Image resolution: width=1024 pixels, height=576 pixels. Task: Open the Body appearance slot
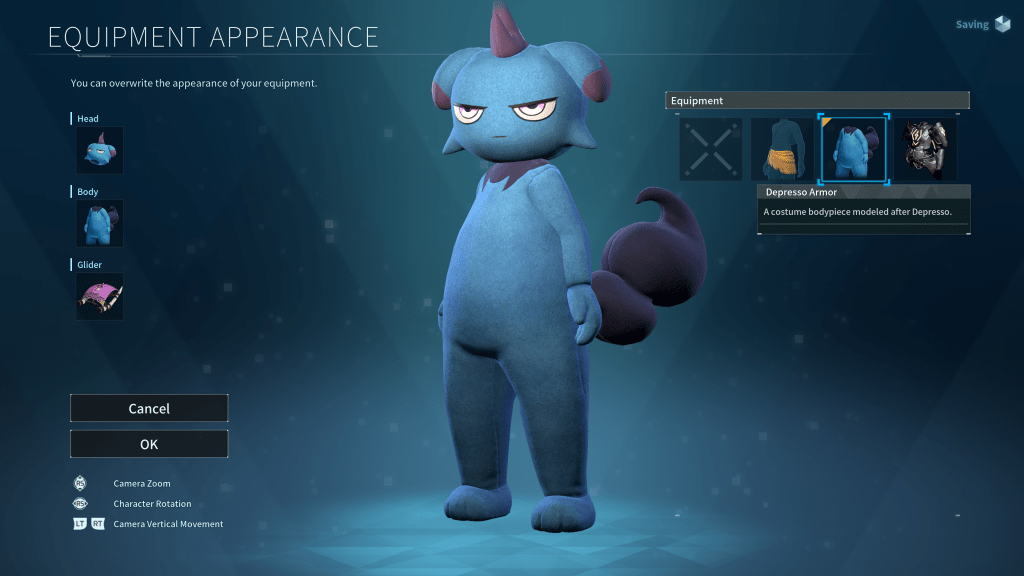point(100,223)
